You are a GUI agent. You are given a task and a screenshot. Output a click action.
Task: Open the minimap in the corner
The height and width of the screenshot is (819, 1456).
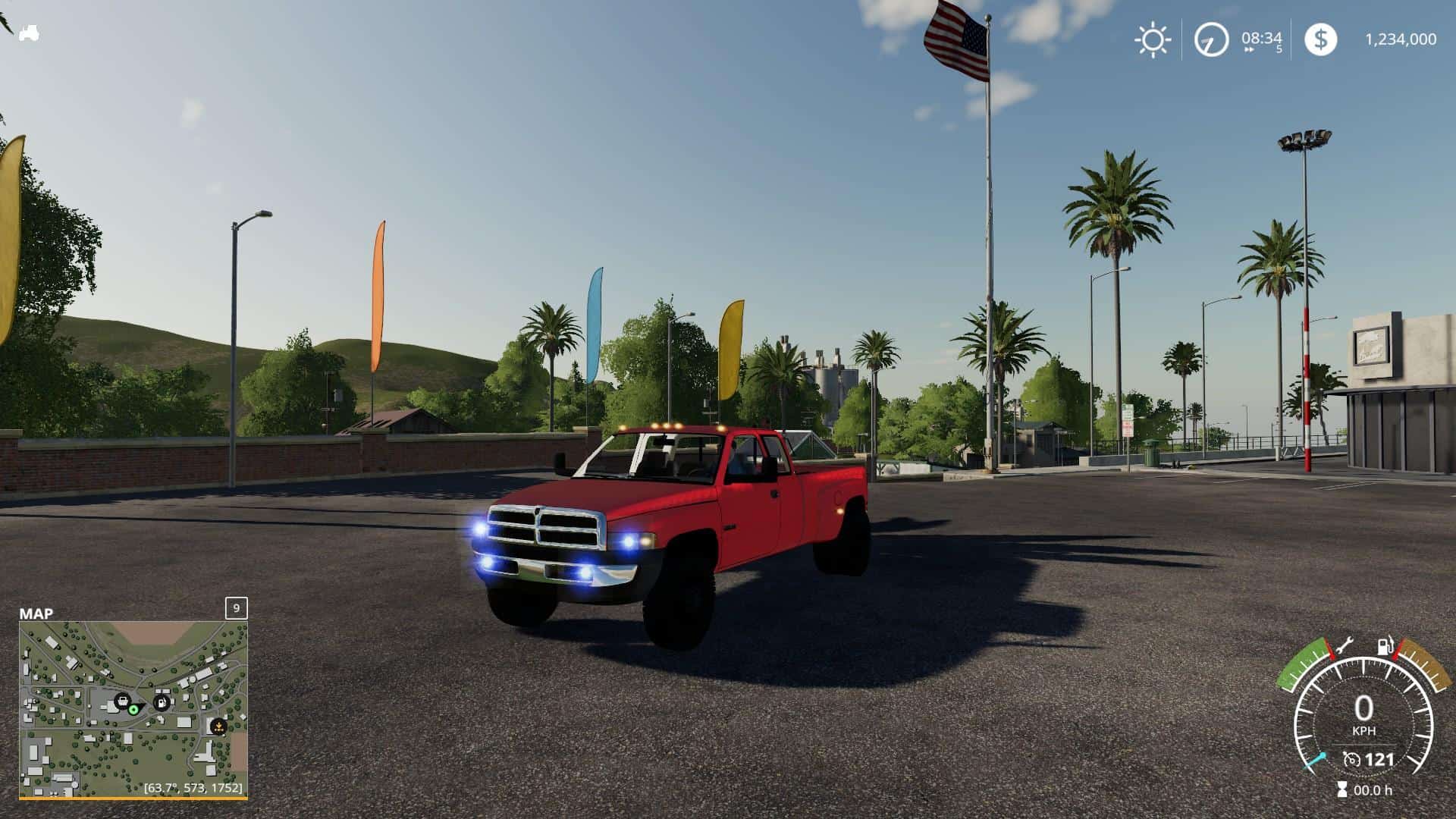pos(133,709)
